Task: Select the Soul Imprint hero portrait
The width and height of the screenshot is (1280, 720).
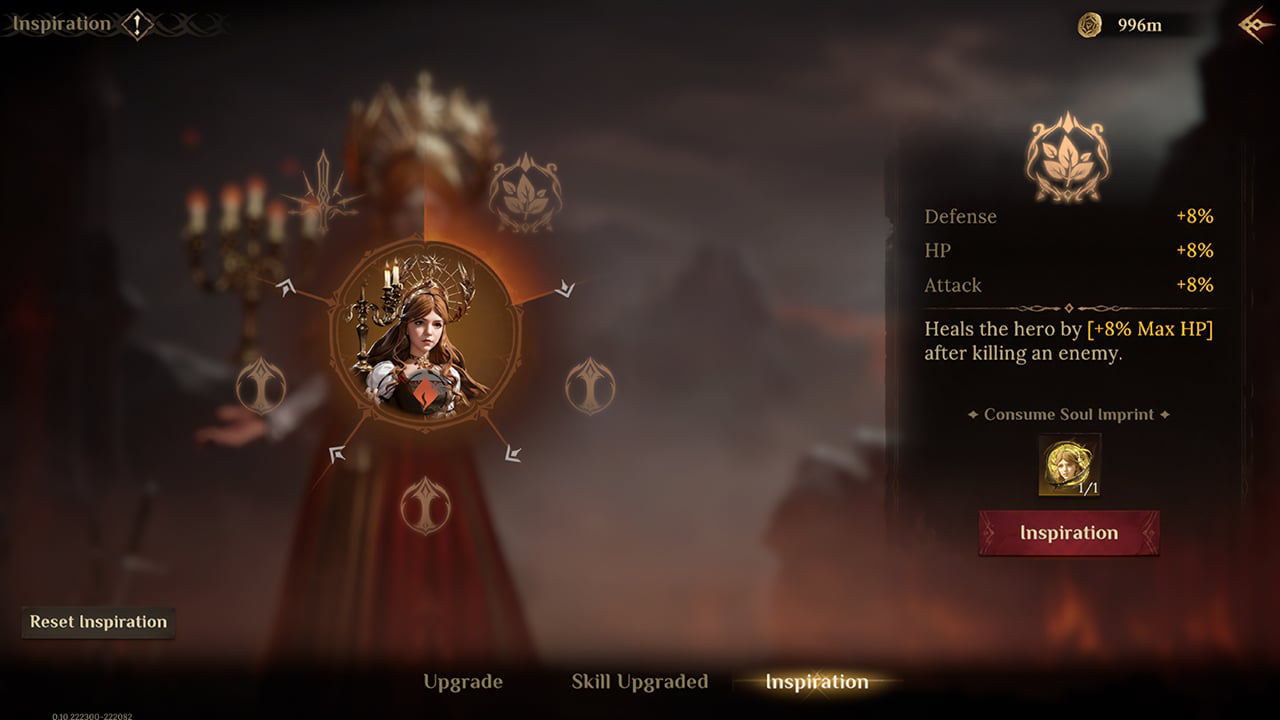Action: tap(1069, 465)
